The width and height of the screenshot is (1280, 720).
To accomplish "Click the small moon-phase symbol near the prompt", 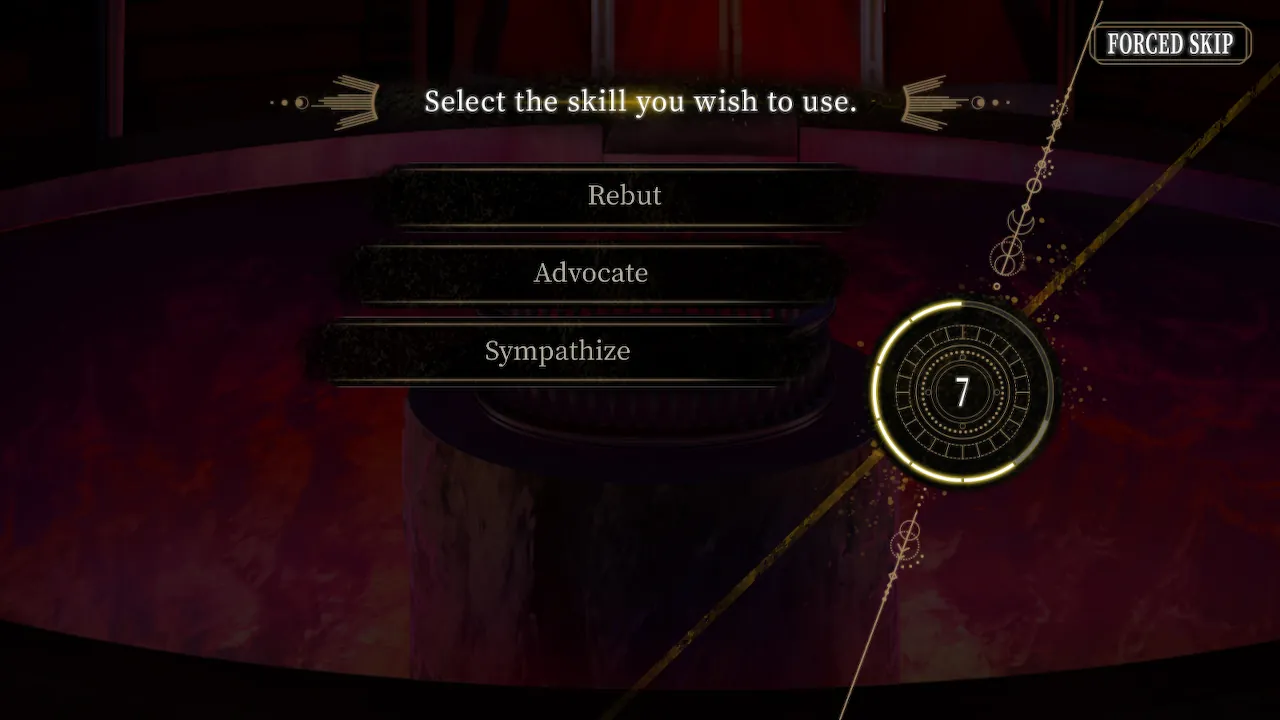I will click(x=300, y=100).
